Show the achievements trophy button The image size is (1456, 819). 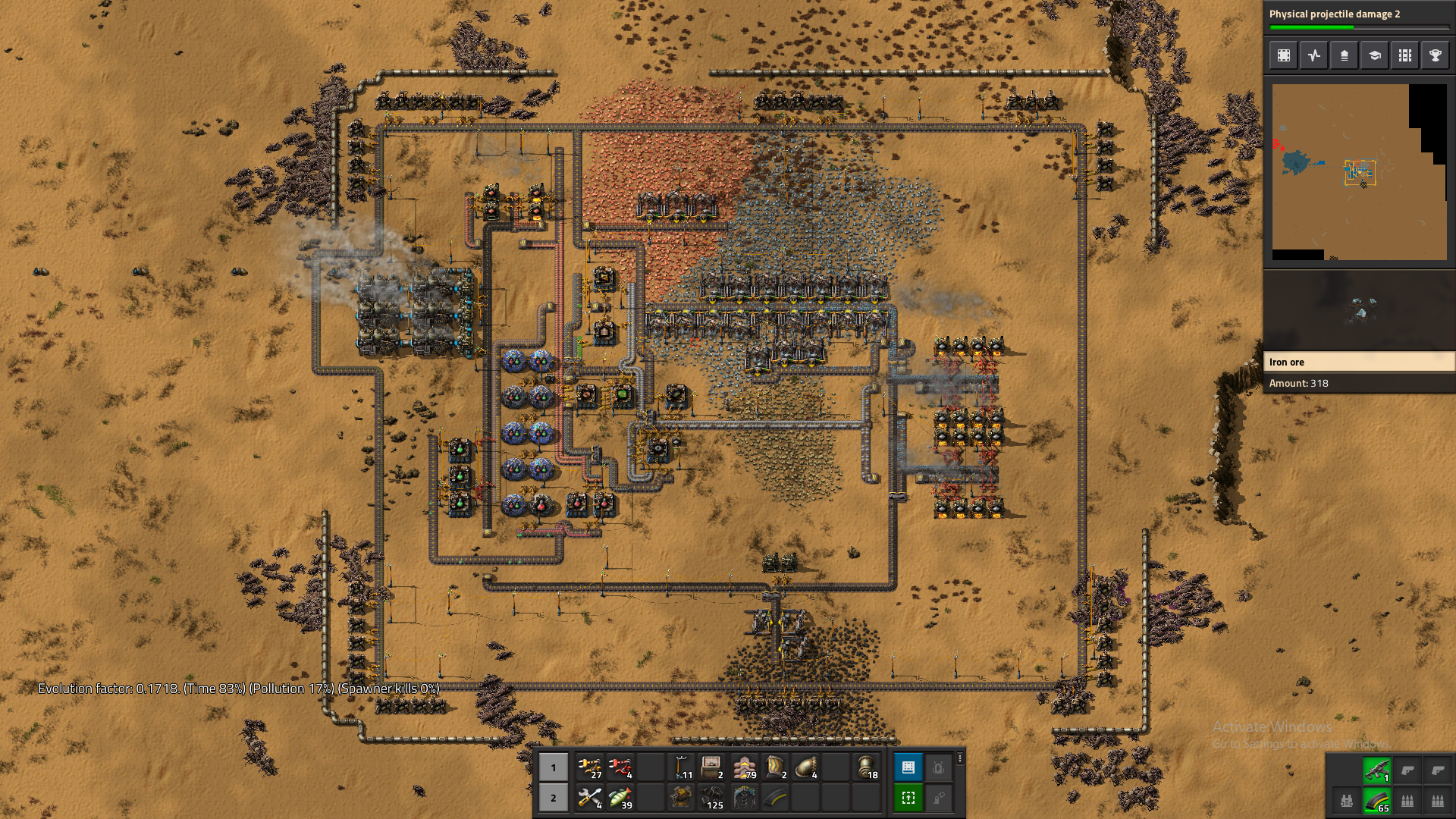coord(1436,55)
